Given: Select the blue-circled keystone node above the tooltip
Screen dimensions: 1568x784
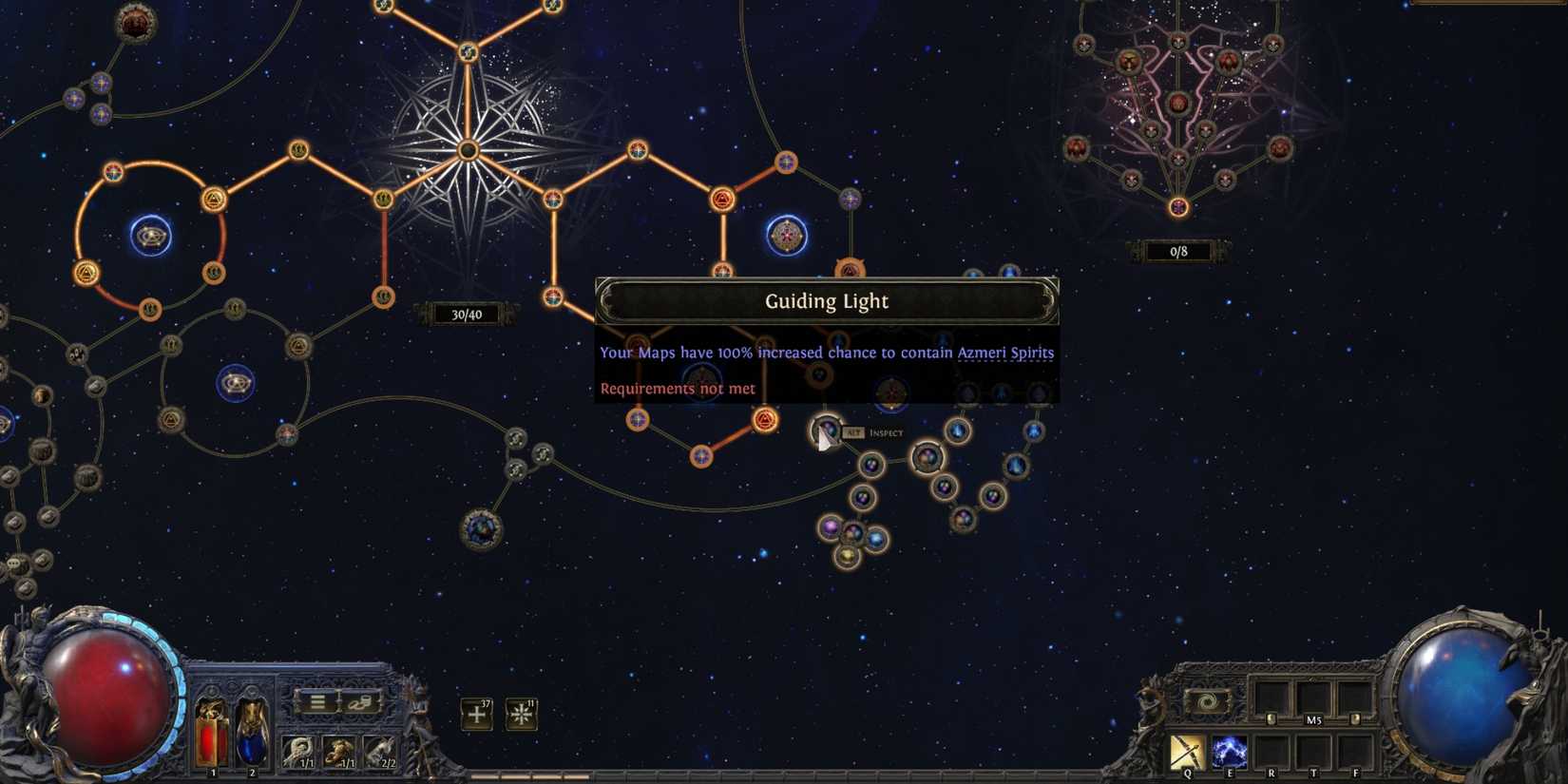Looking at the screenshot, I should [787, 234].
